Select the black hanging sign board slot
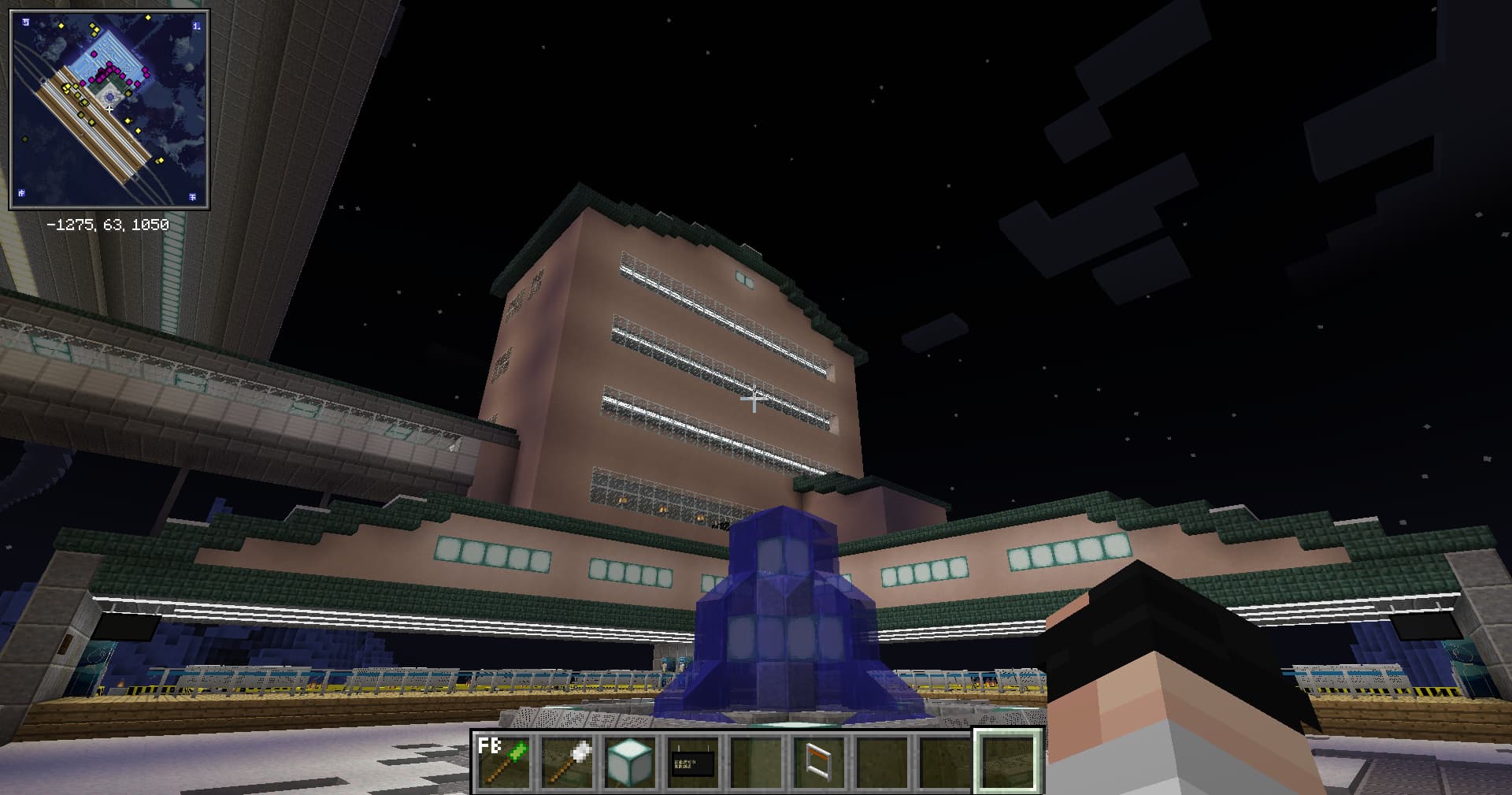 pyautogui.click(x=693, y=761)
